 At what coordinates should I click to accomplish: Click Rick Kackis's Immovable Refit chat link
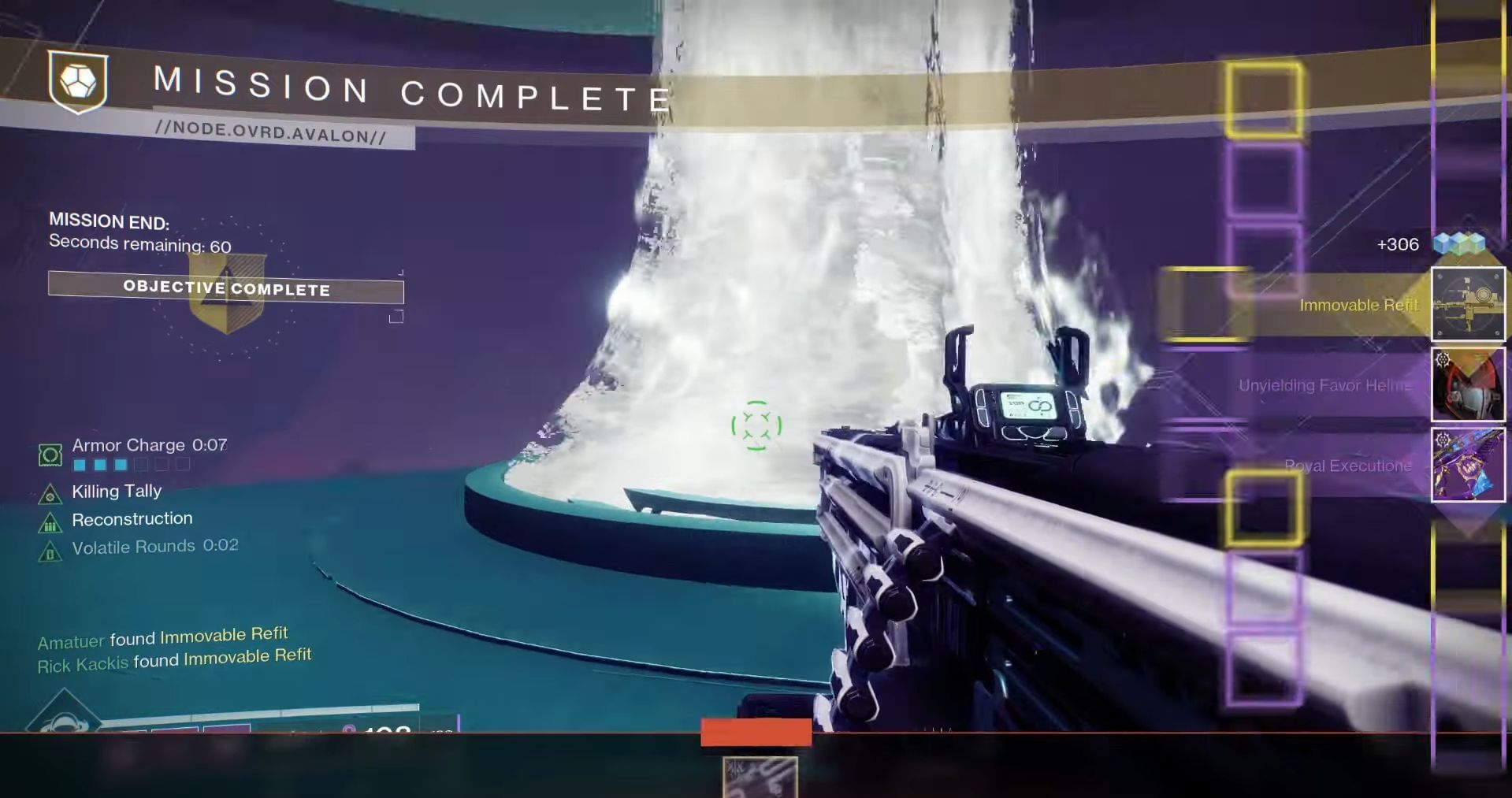point(248,655)
